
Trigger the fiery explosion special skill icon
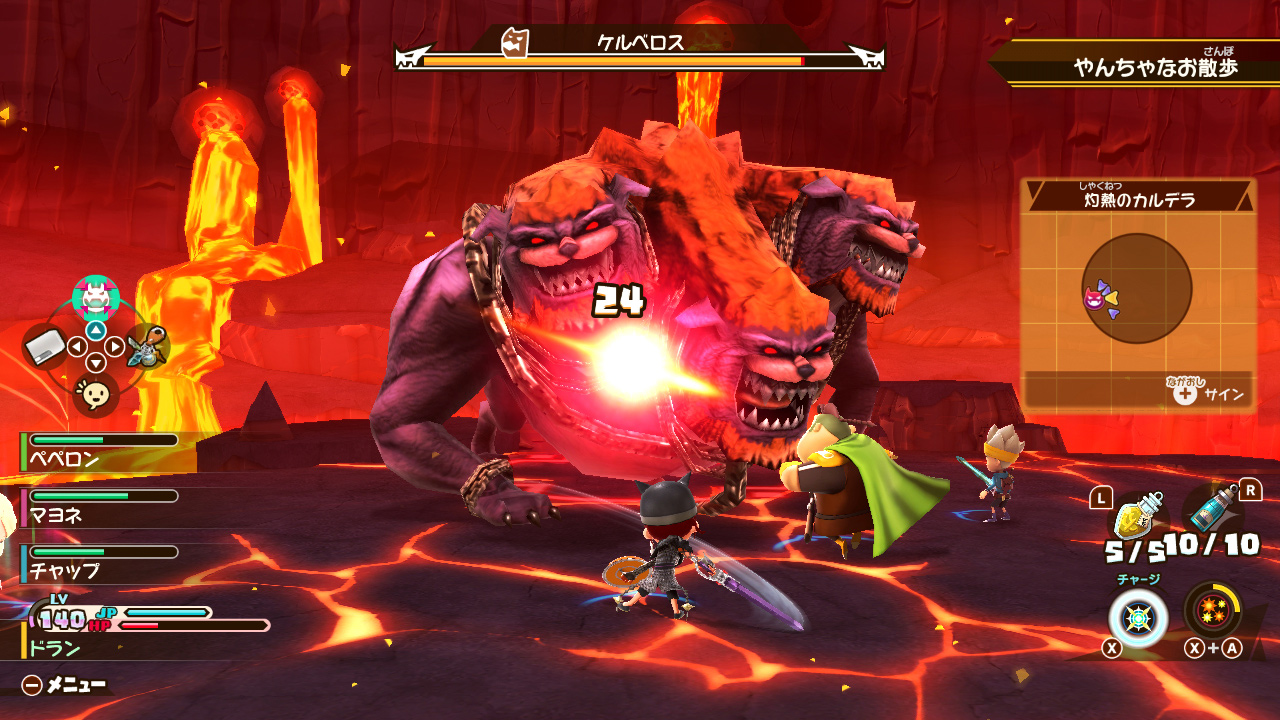1212,610
